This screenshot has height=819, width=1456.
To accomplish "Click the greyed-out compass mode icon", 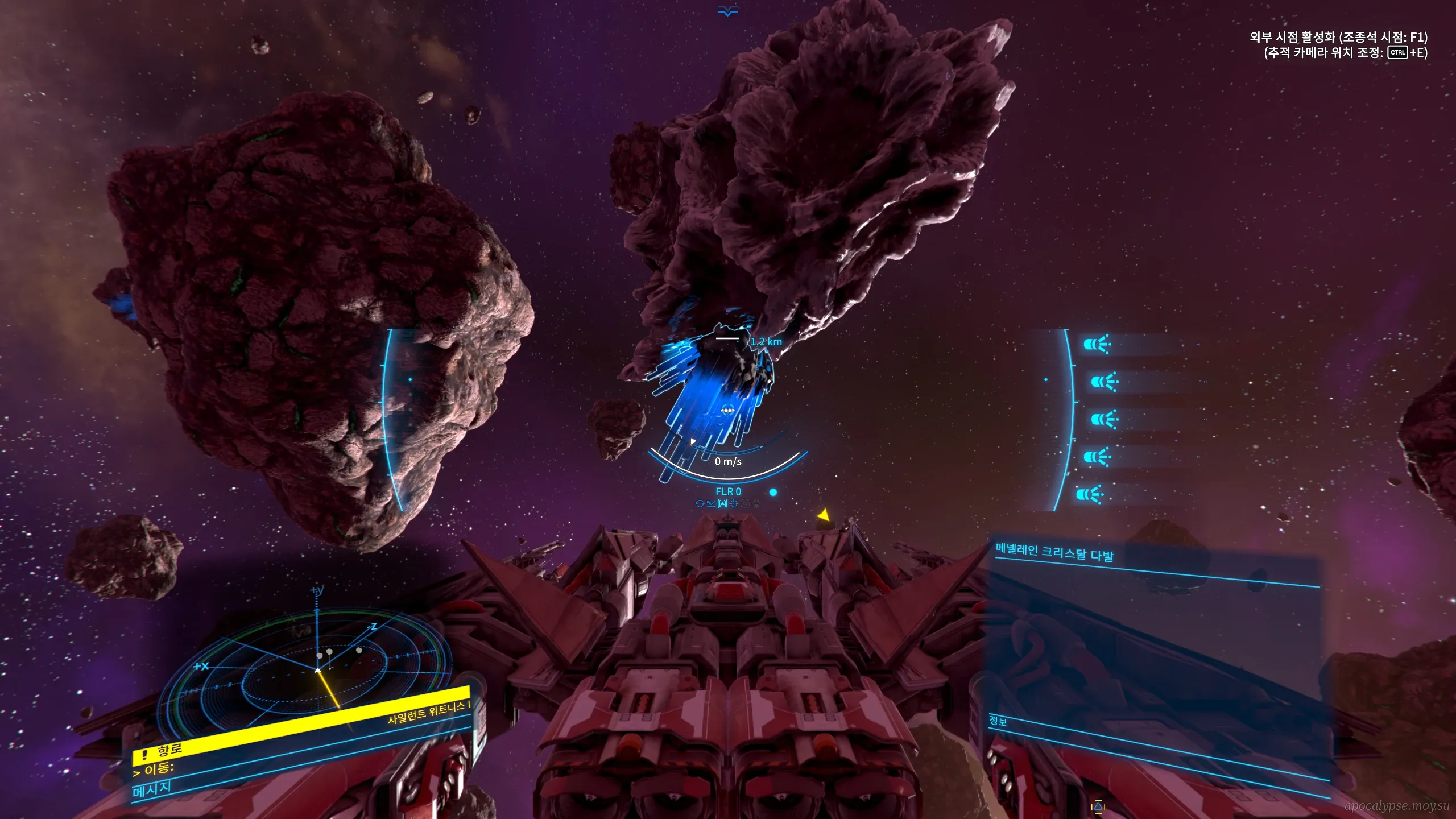I will pyautogui.click(x=745, y=503).
